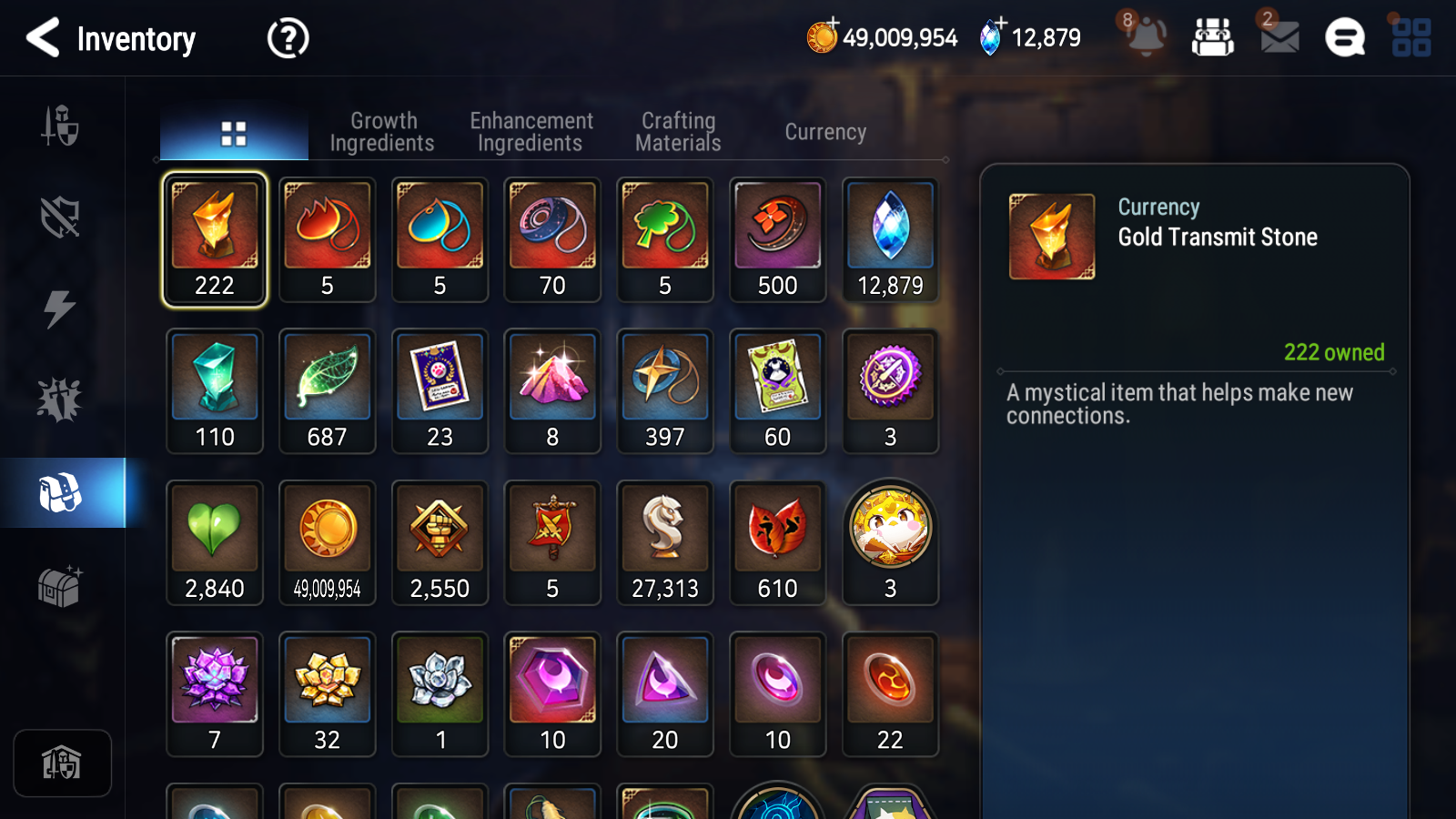Open the battle impact category filter
The width and height of the screenshot is (1456, 819).
click(x=59, y=398)
